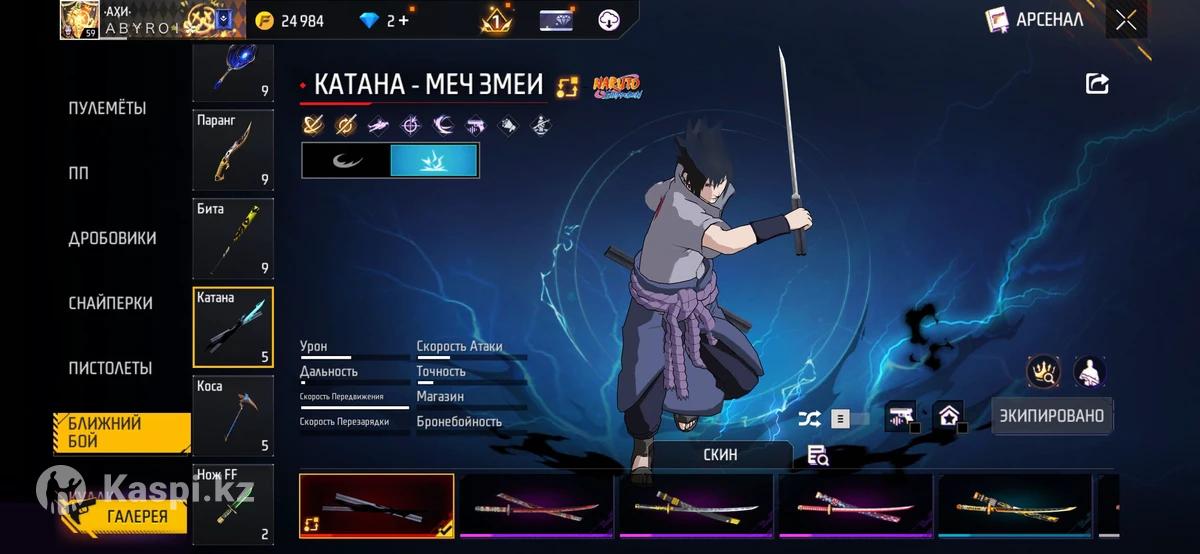1200x554 pixels.
Task: Select the Нож FF weapon slot
Action: pos(233,503)
